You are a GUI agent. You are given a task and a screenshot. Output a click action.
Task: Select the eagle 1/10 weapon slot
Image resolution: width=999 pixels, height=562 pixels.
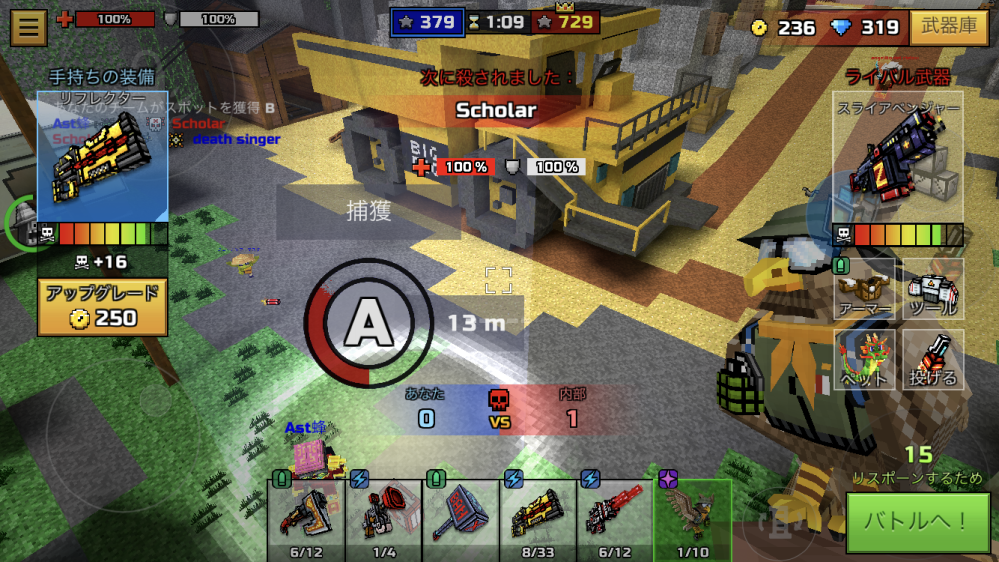pos(692,515)
